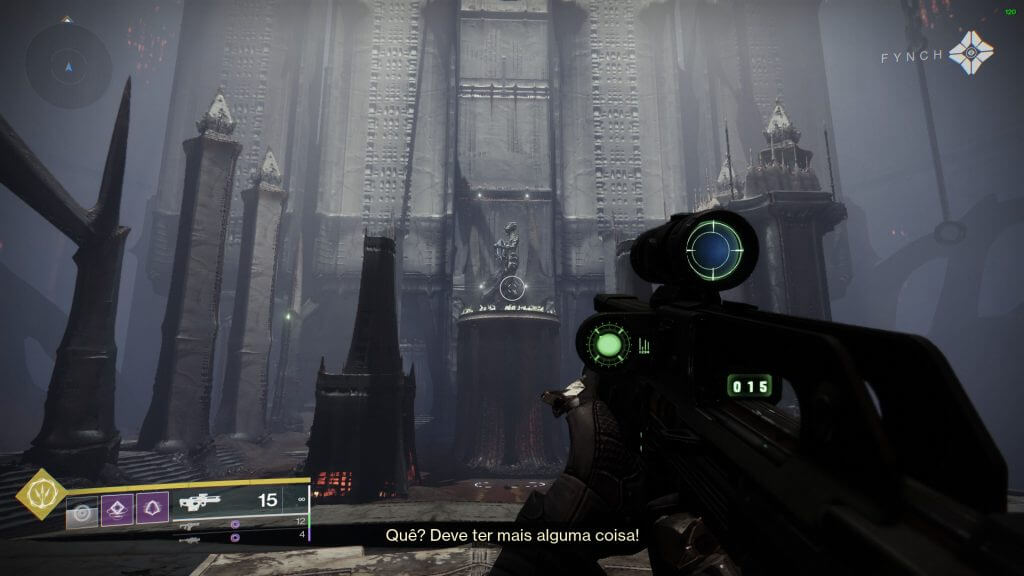Trigger the purple hooded class ability icon
1024x576 pixels.
[x=152, y=511]
